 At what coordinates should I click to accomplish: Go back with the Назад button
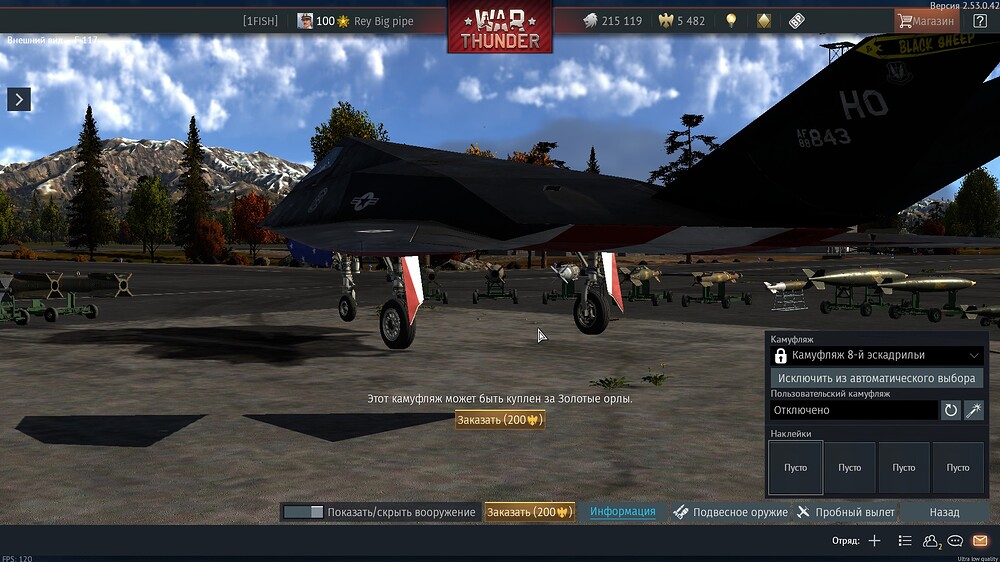[944, 512]
